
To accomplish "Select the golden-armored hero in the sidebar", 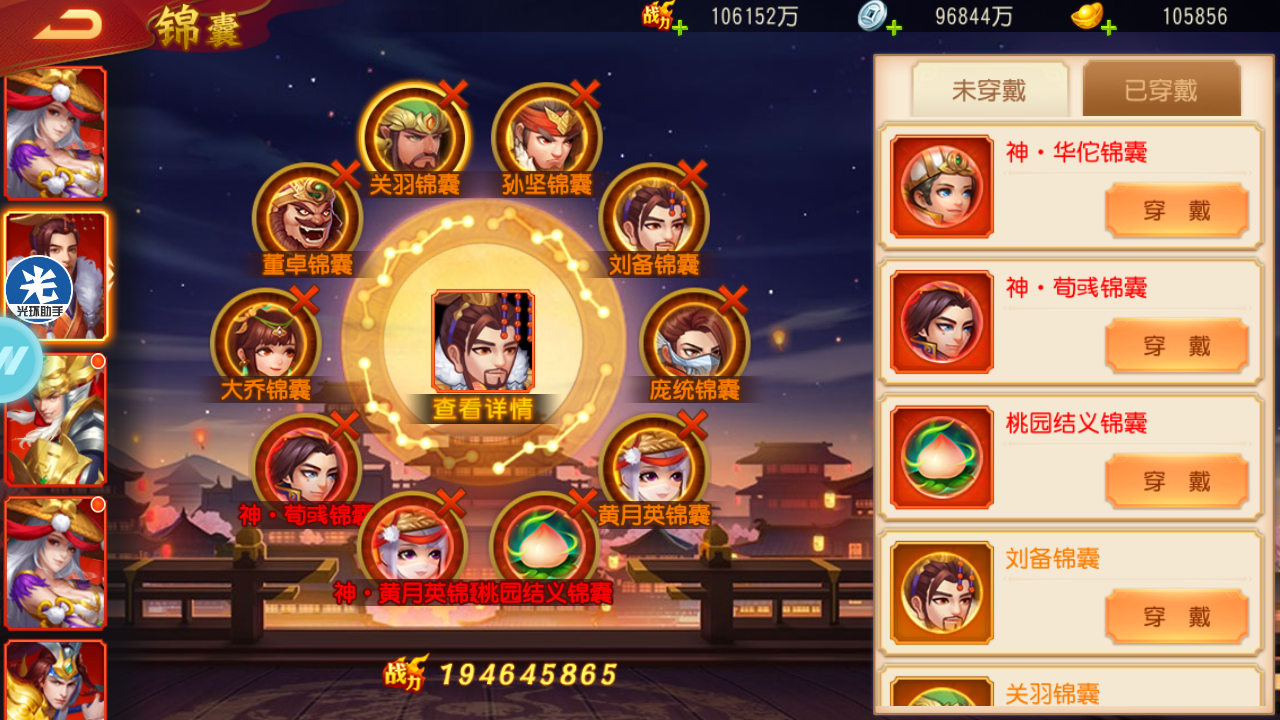I will [x=55, y=420].
